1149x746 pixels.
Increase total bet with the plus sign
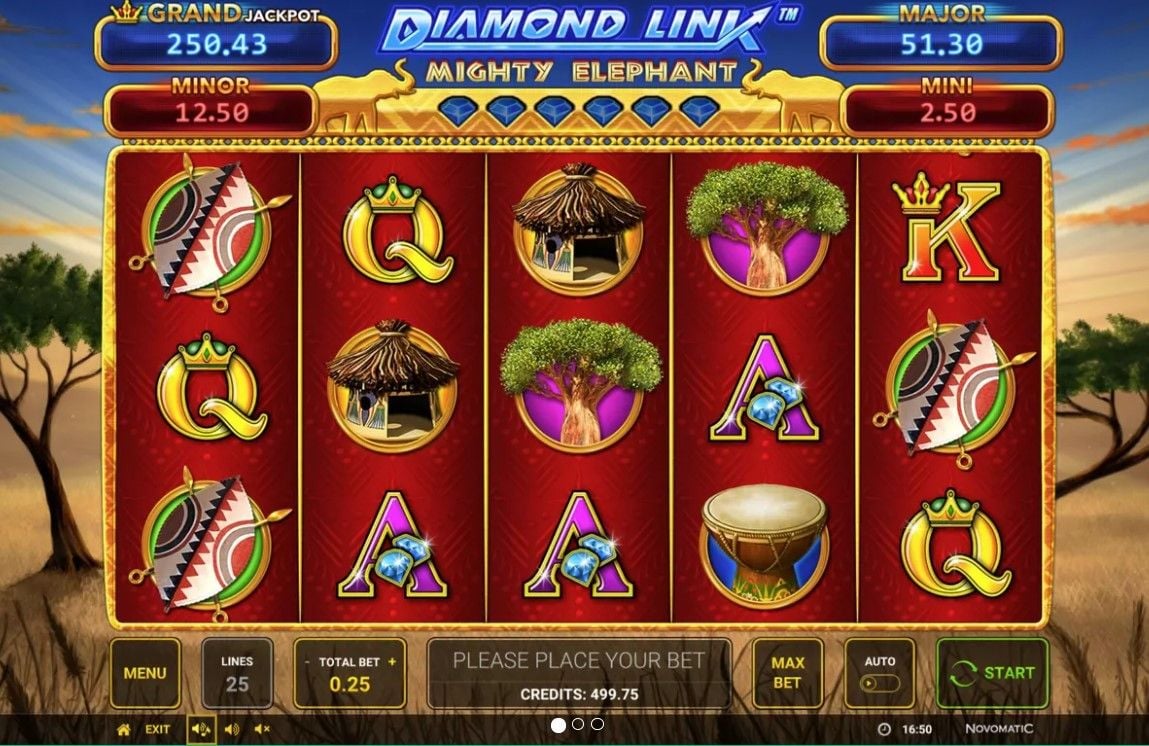click(392, 662)
